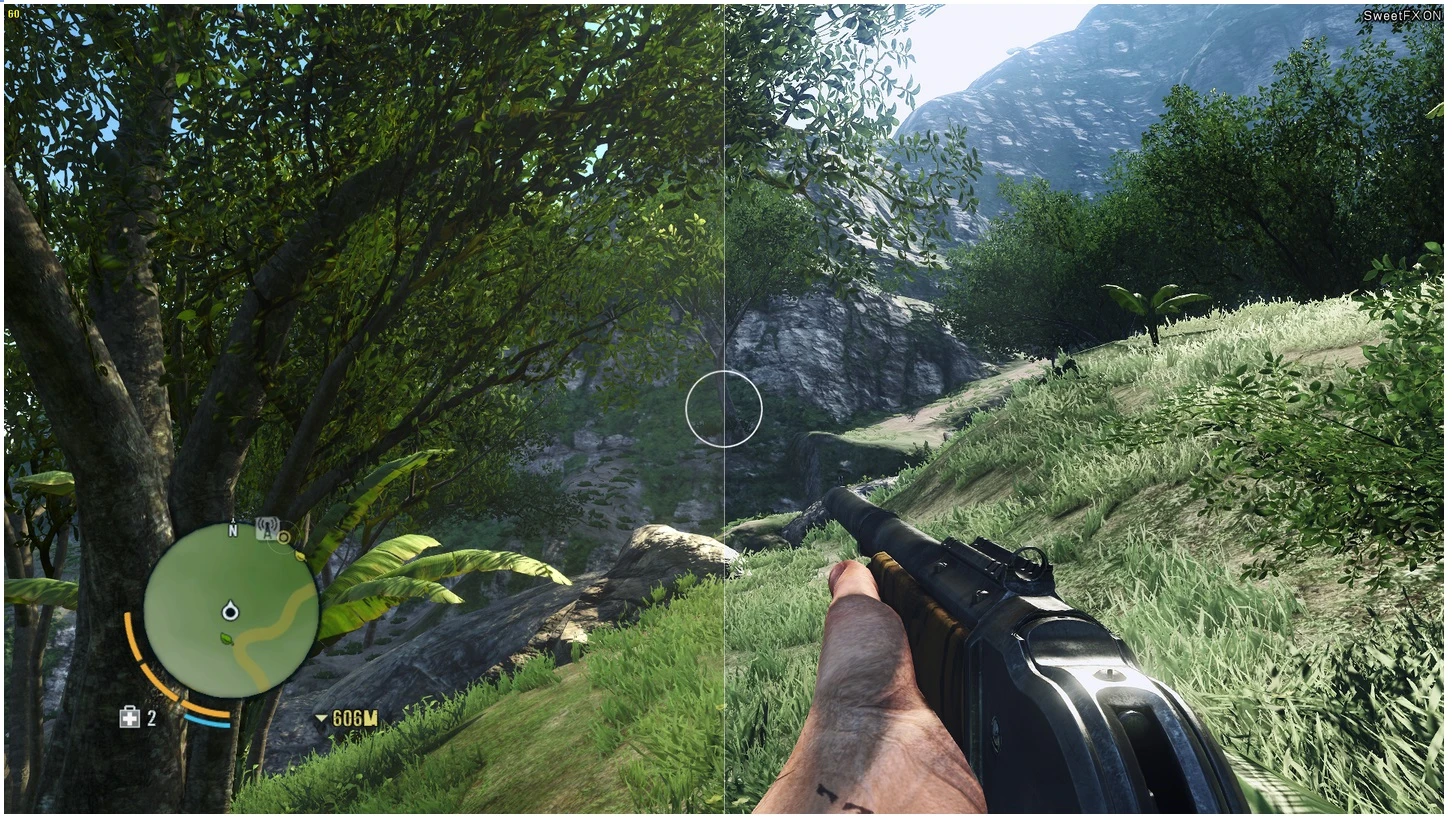The width and height of the screenshot is (1452, 820).
Task: Click the player position marker on the minimap
Action: [230, 611]
